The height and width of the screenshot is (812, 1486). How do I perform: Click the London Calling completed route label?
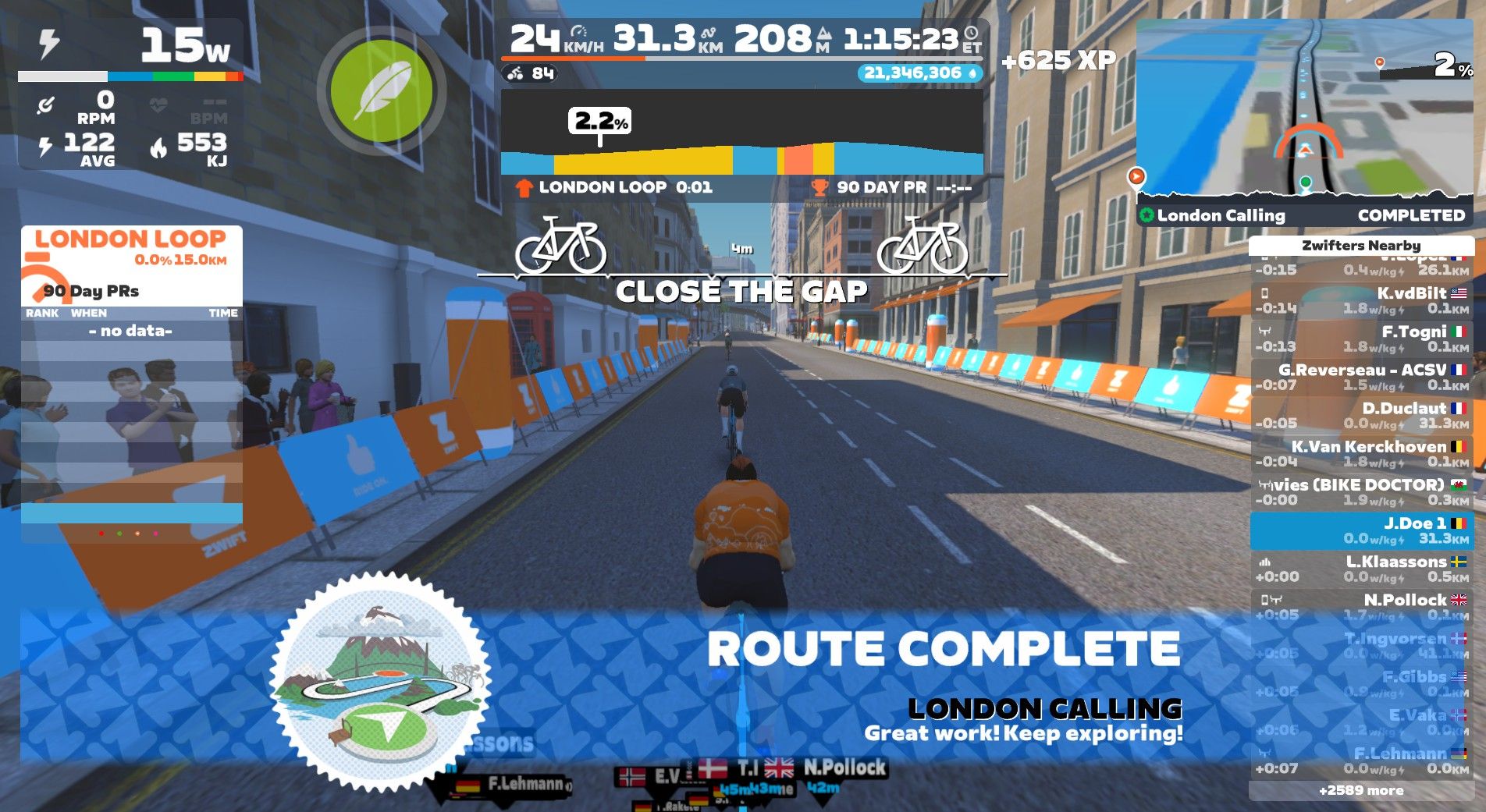[x=1304, y=215]
